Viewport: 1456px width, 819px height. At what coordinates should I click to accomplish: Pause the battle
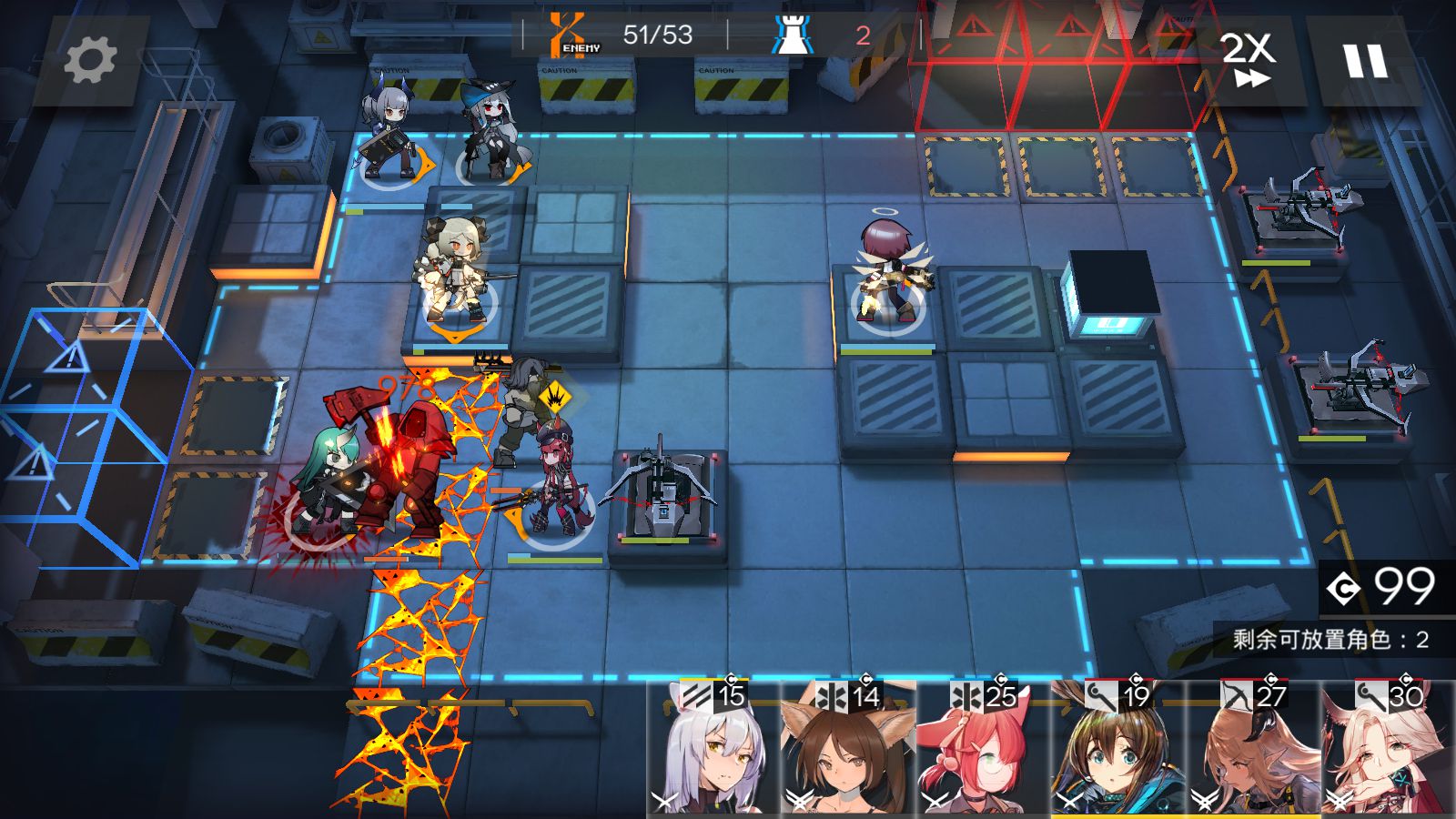coord(1365,61)
